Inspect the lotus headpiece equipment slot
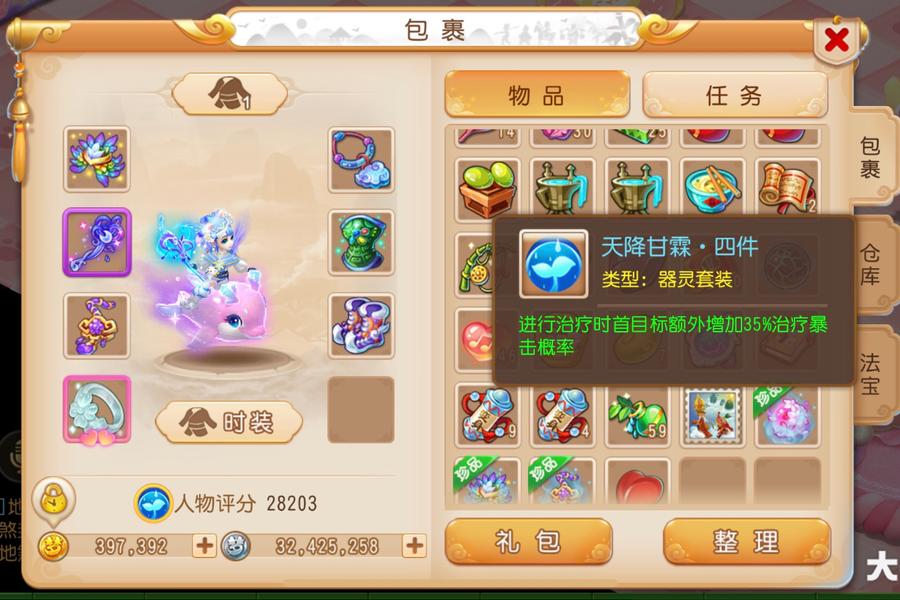Image resolution: width=900 pixels, height=600 pixels. (x=97, y=159)
